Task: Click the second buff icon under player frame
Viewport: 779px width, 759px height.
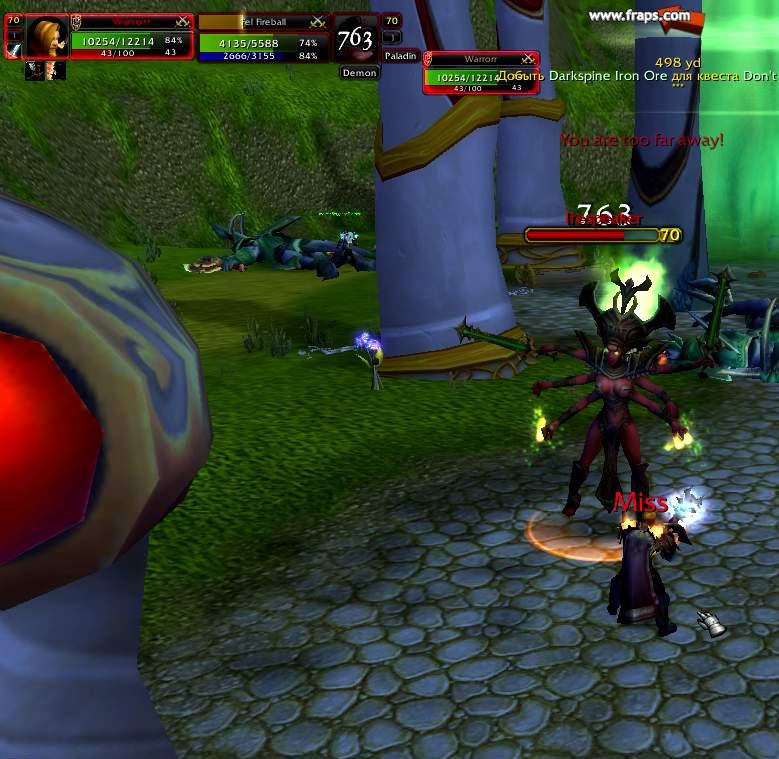Action: 55,70
